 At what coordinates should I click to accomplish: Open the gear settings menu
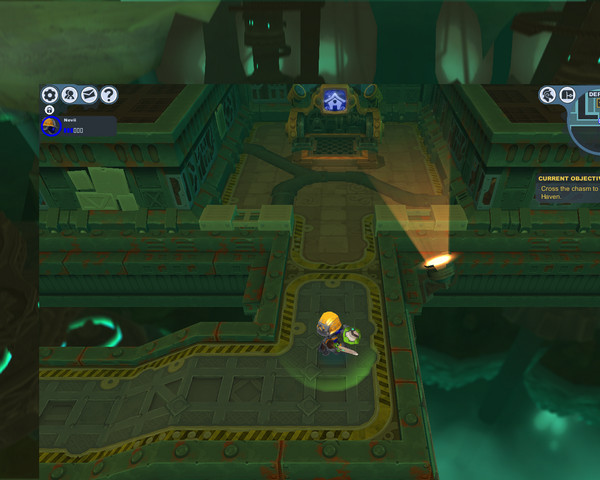click(x=49, y=95)
